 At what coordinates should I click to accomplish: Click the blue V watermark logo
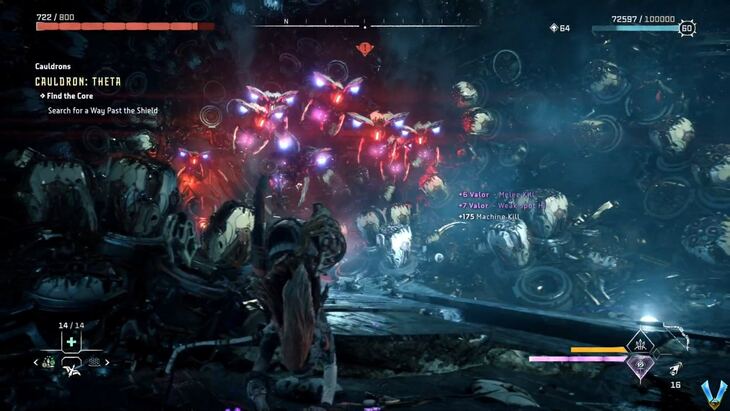coord(712,393)
